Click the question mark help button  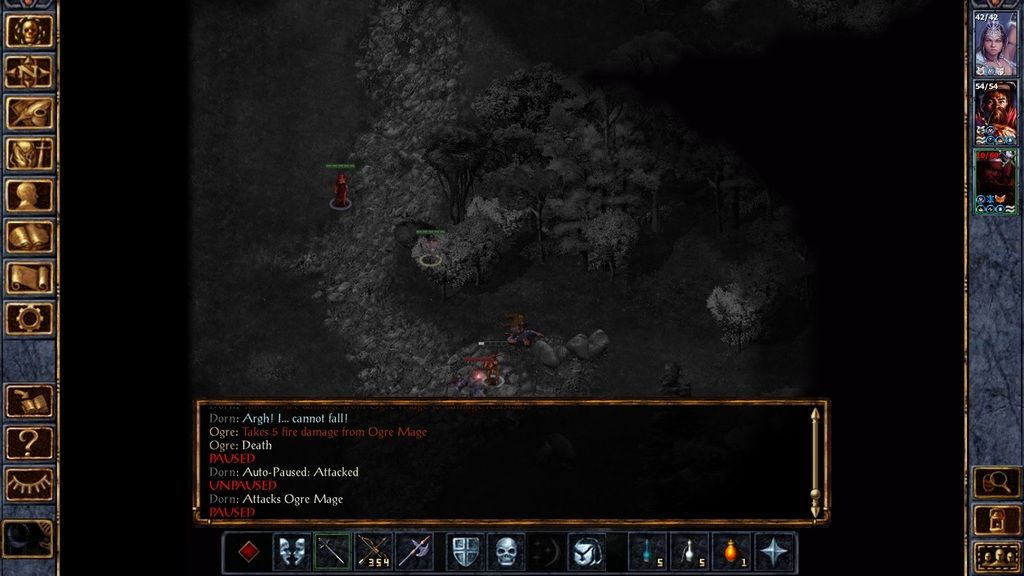tap(30, 441)
